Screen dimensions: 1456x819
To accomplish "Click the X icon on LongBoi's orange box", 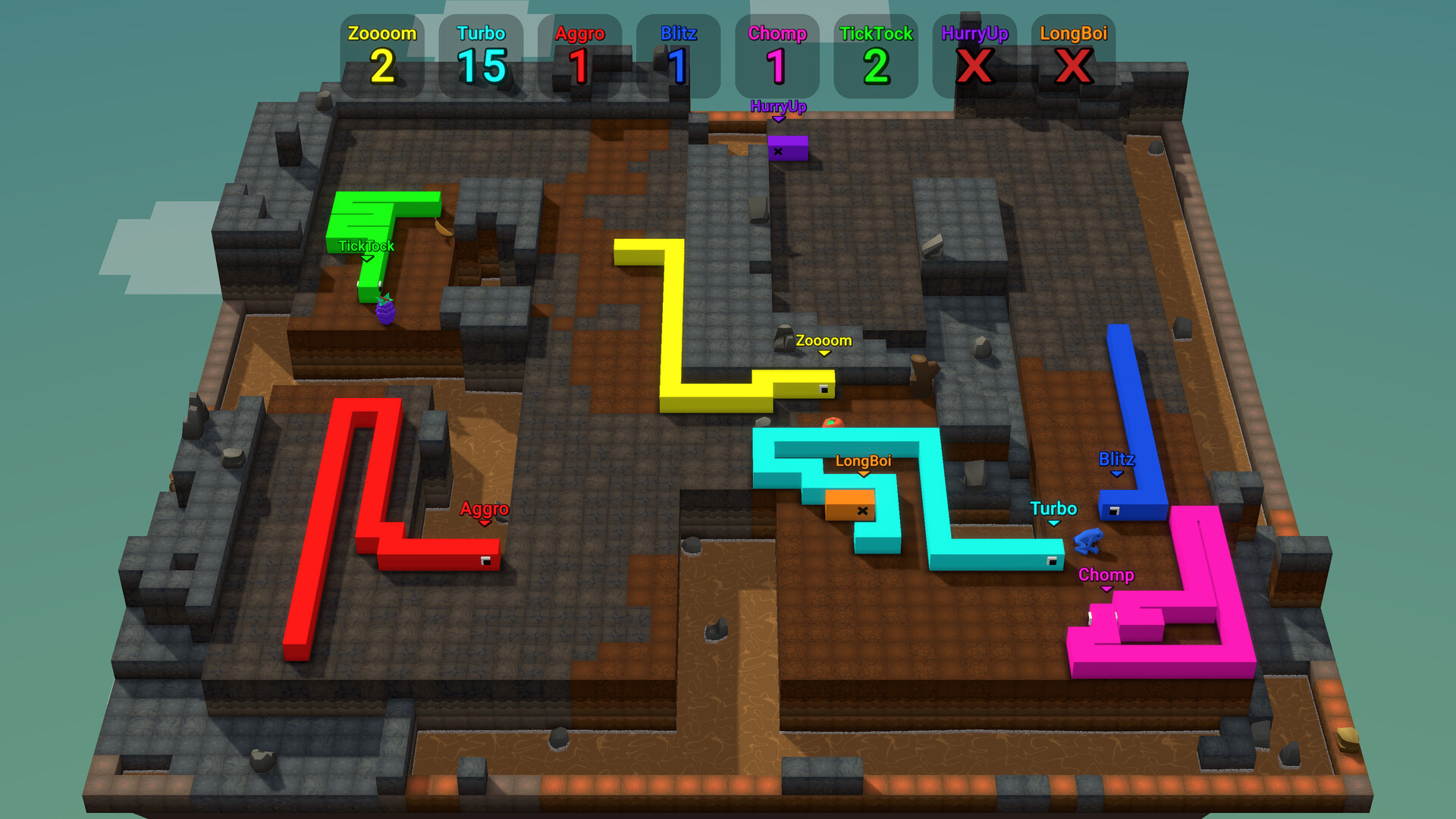I will pyautogui.click(x=861, y=510).
